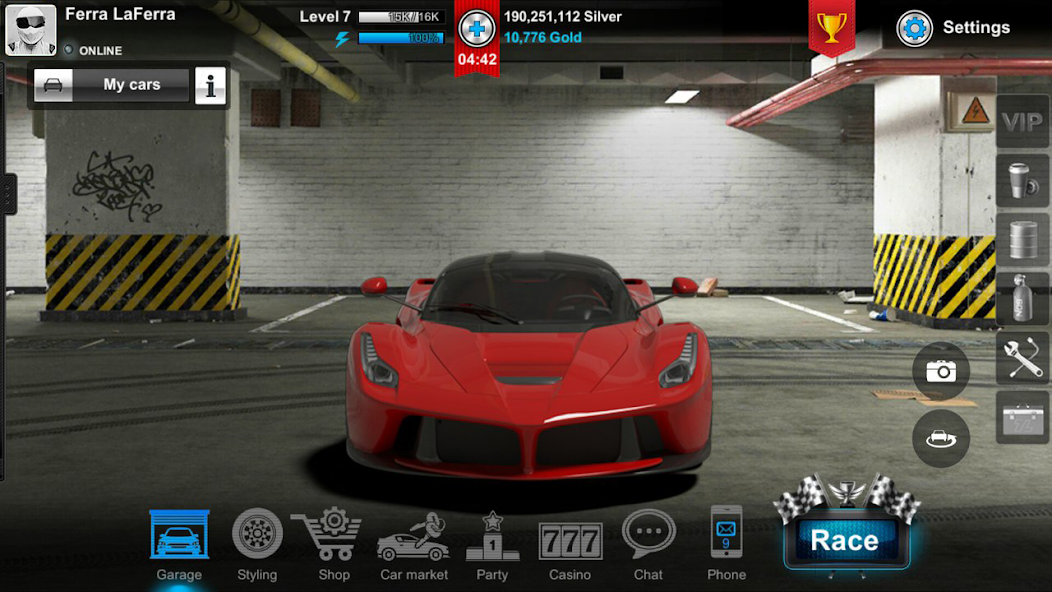Open the Chat window
This screenshot has width=1052, height=592.
point(648,543)
